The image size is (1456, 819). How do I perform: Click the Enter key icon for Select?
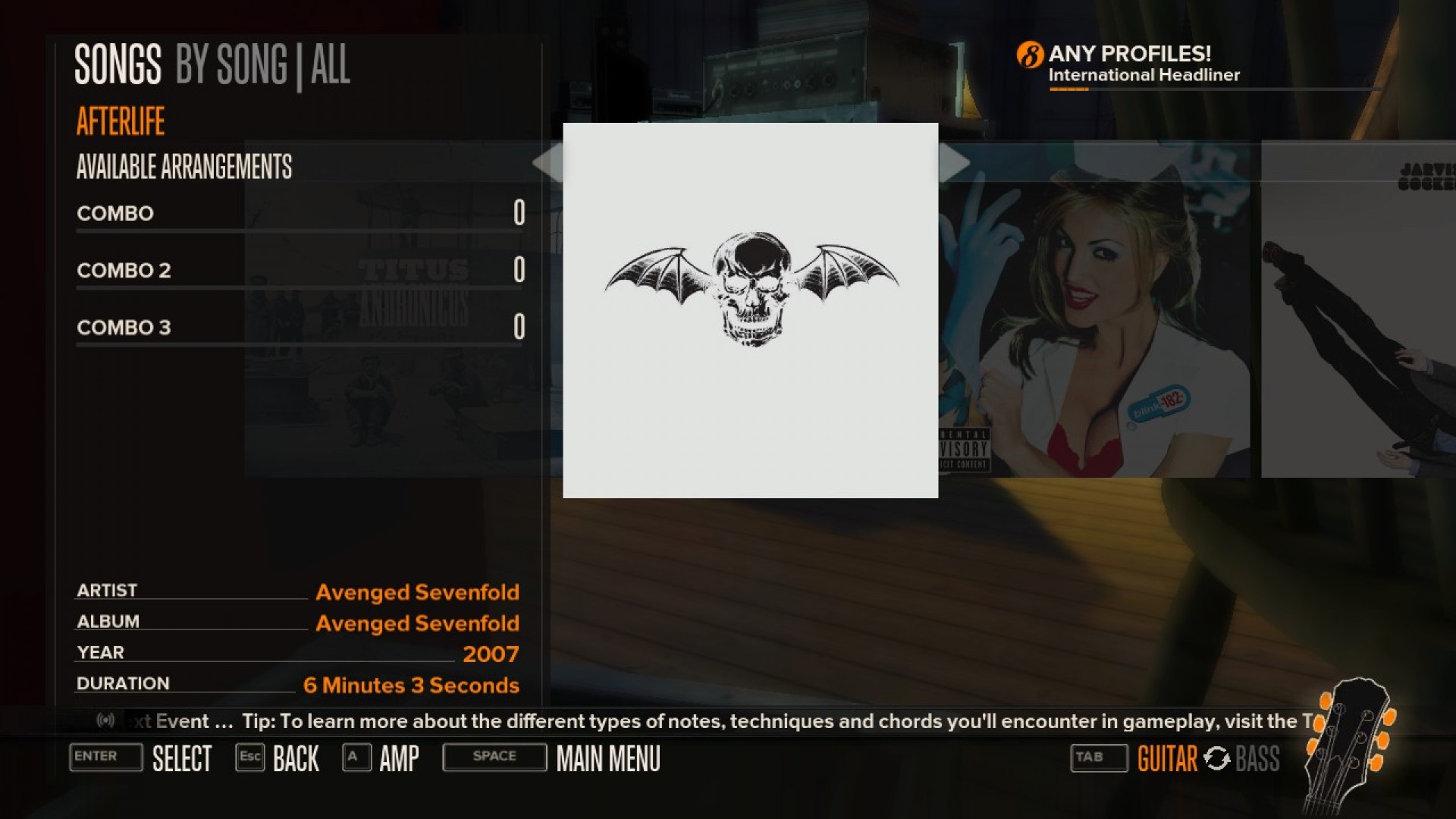105,758
